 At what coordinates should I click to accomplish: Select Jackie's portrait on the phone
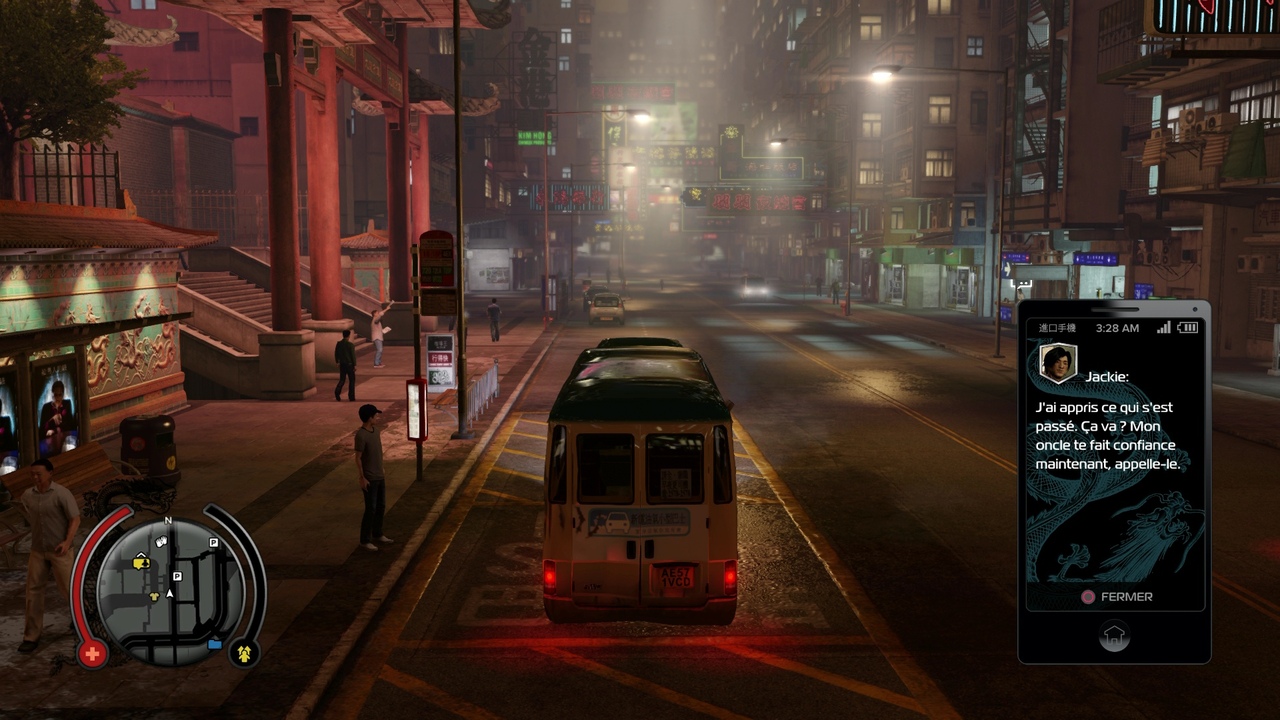click(x=1058, y=363)
